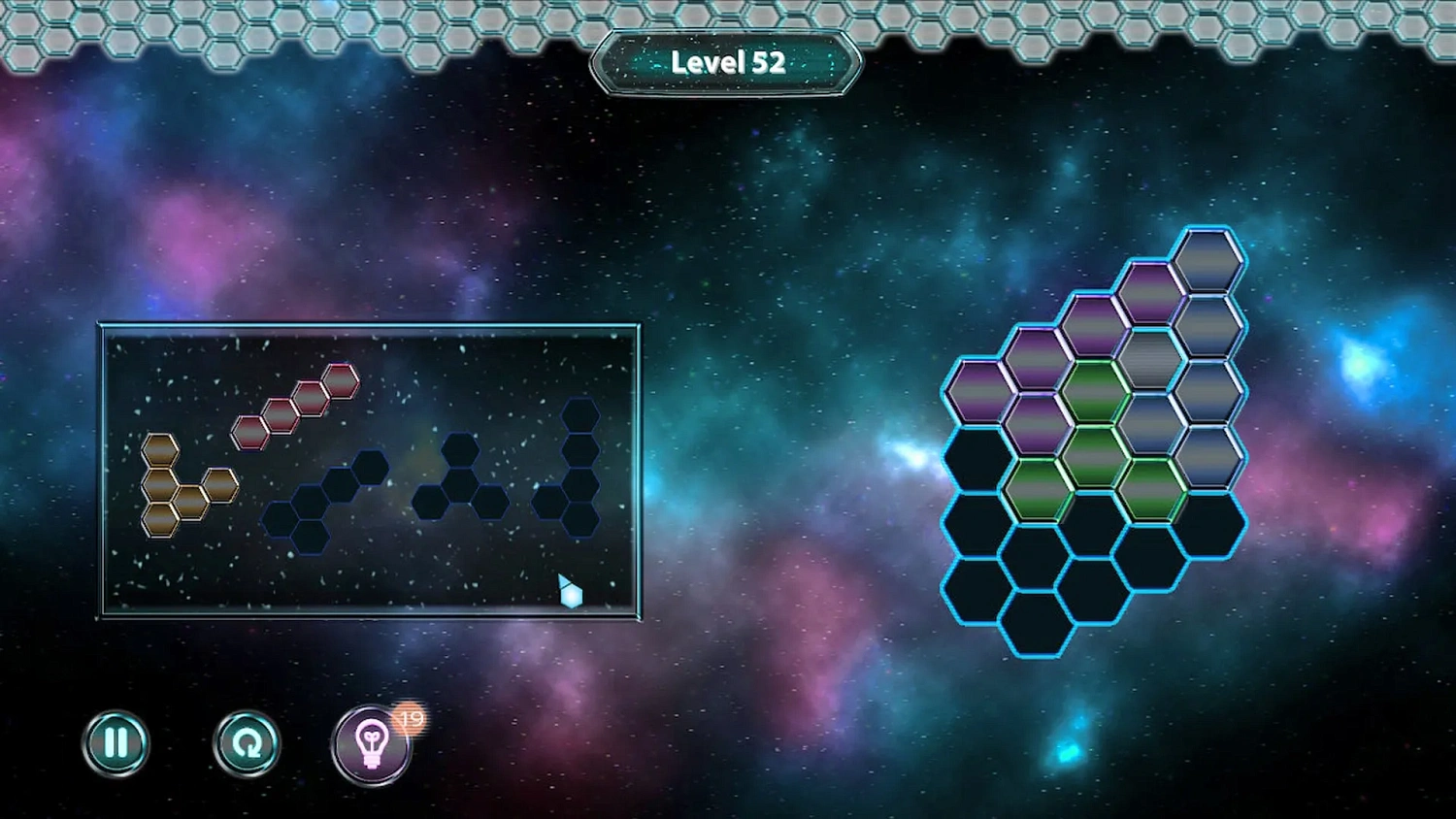Select the hint lightbulb icon
This screenshot has height=819, width=1456.
point(374,744)
